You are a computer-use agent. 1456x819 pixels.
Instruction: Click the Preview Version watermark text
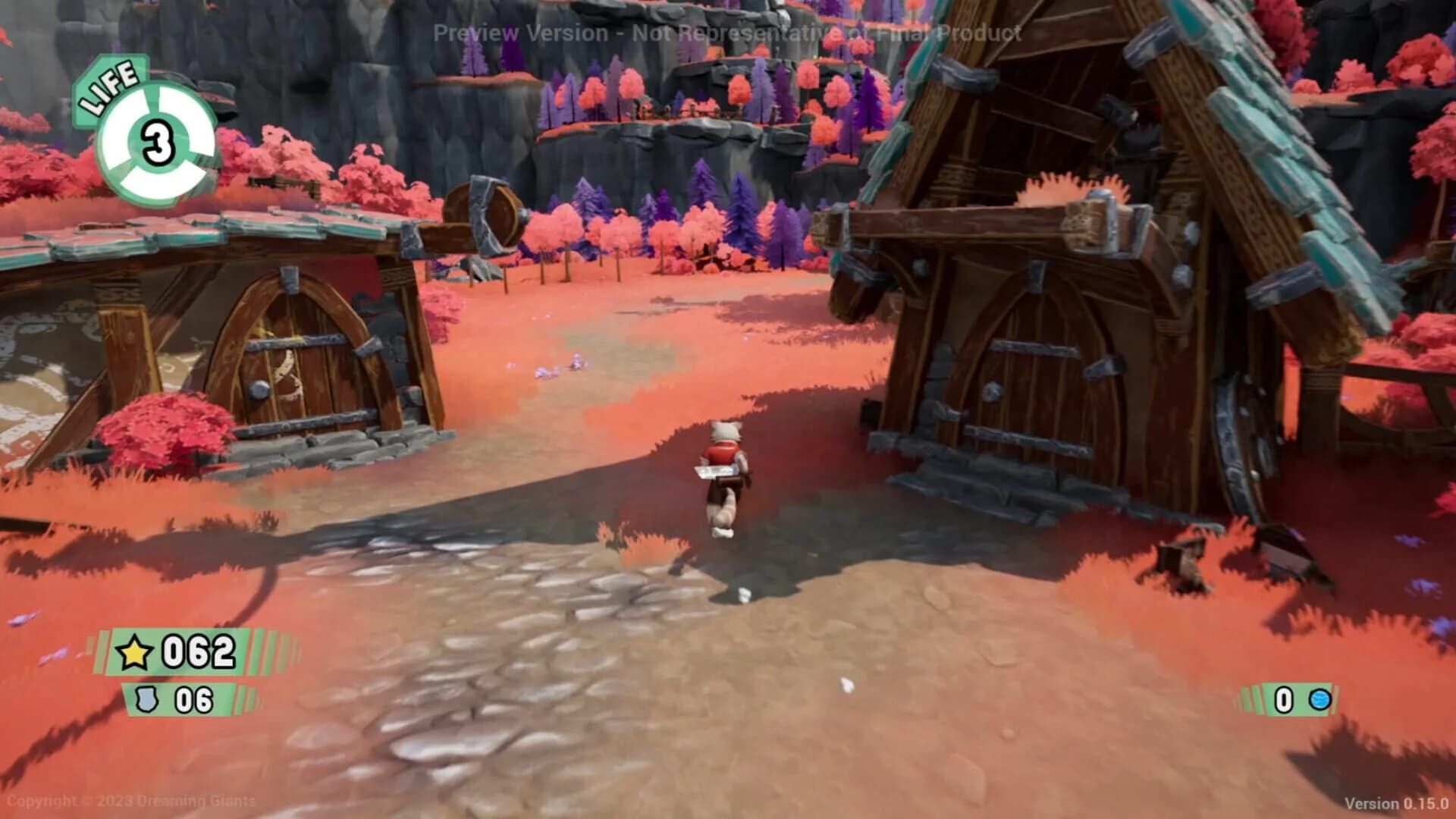click(726, 33)
